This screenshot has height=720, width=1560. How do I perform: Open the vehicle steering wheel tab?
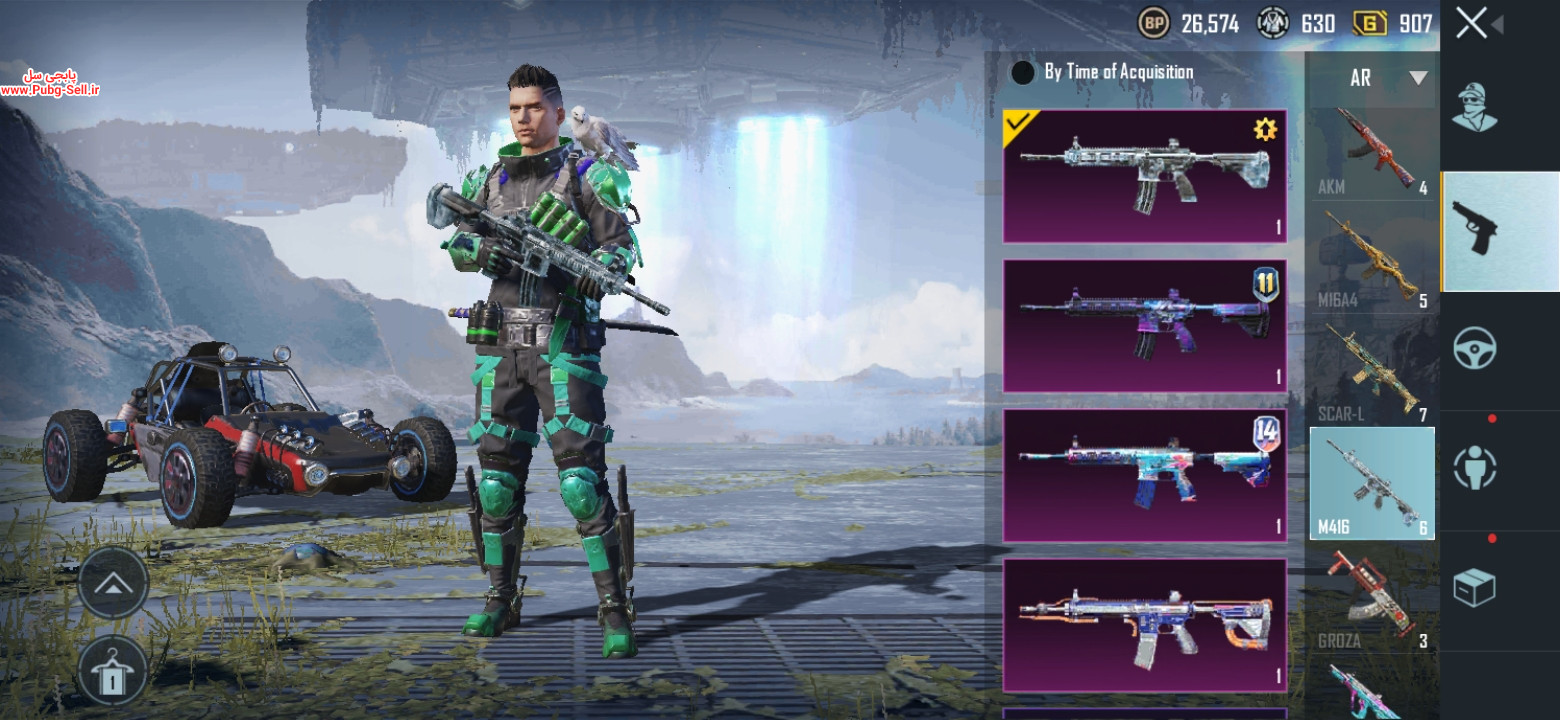point(1475,349)
